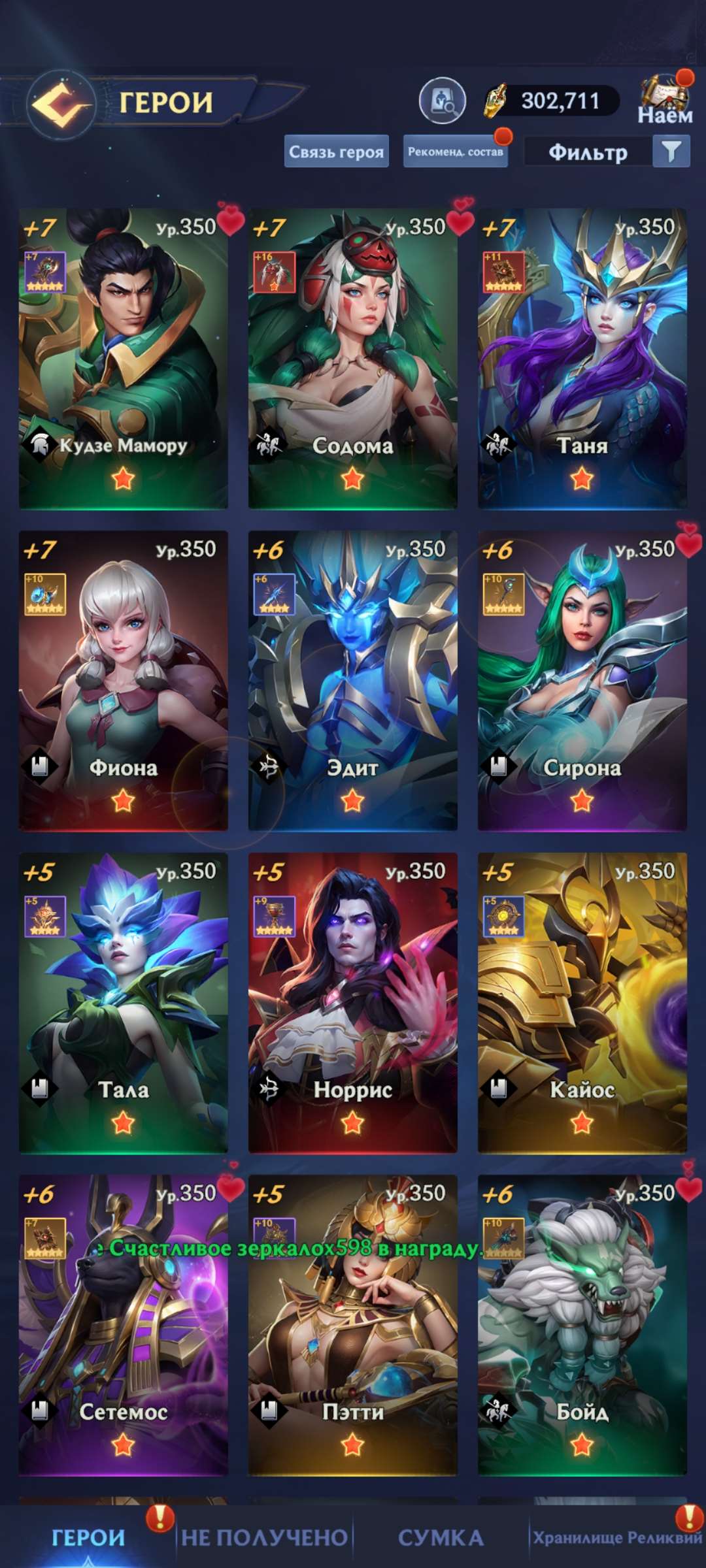
Task: Open the Связь героя panel
Action: pos(336,152)
